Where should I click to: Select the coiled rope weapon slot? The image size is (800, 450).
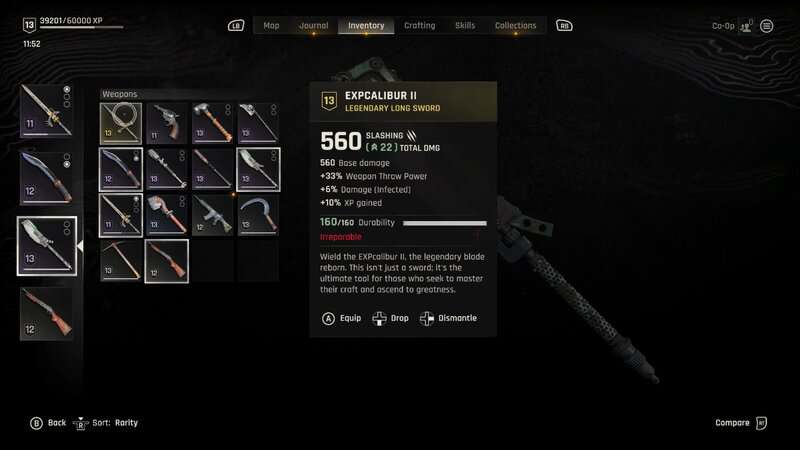coord(120,123)
